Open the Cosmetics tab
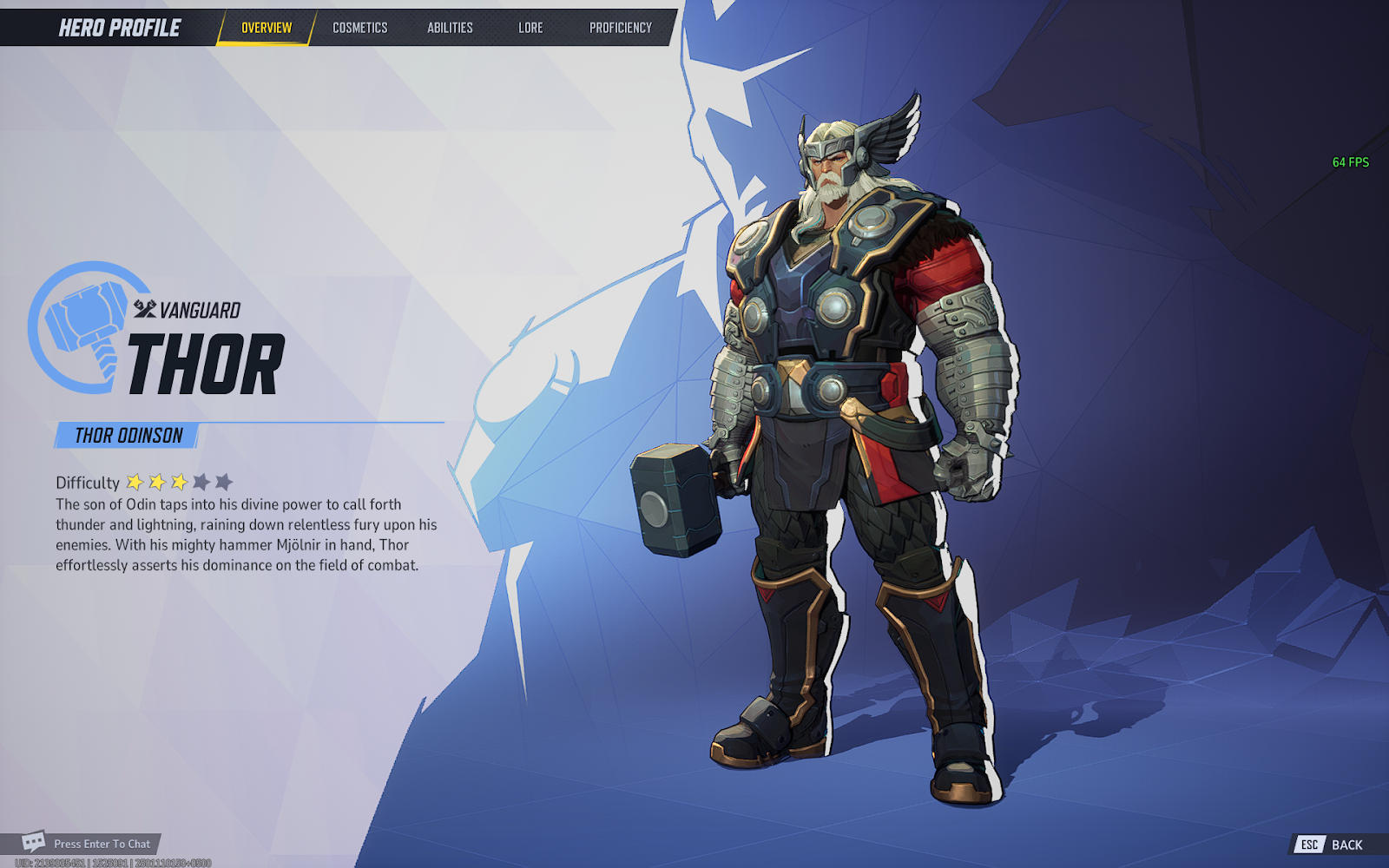The image size is (1389, 868). coord(360,28)
